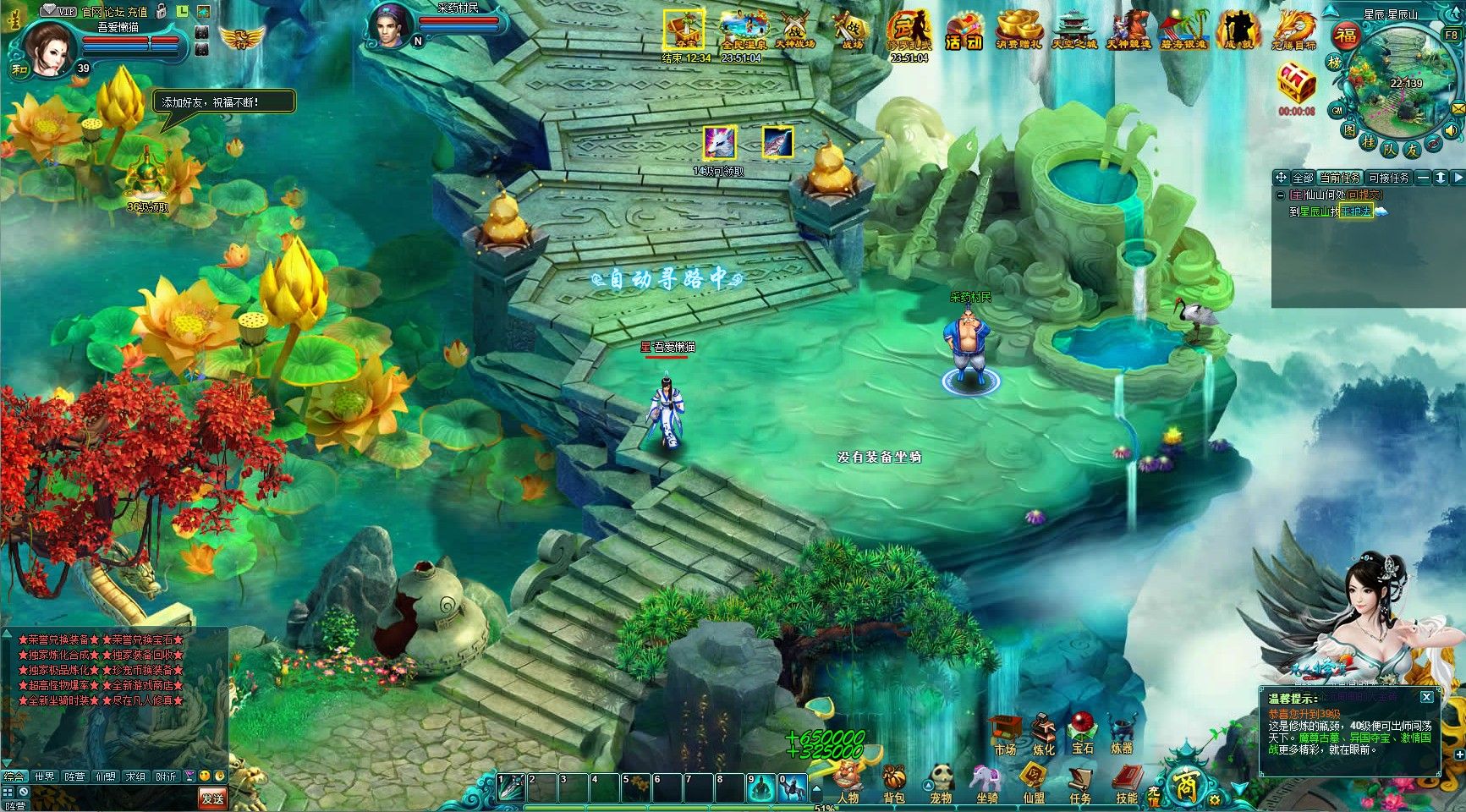This screenshot has height=812, width=1466.
Task: Open the 活动 events icon
Action: pyautogui.click(x=964, y=30)
